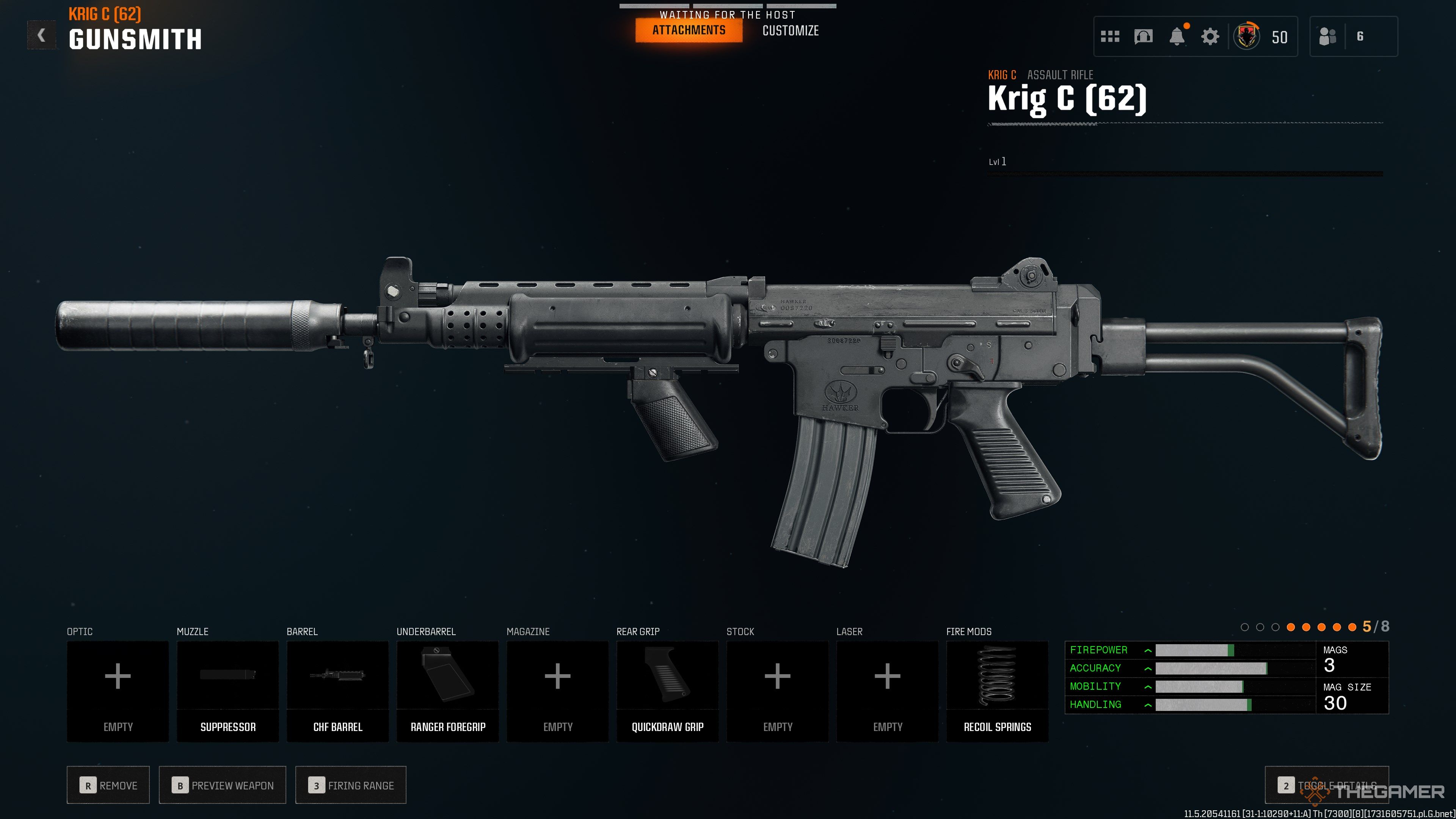Choose the CHF Barrel slot
The height and width of the screenshot is (819, 1456).
[x=337, y=691]
